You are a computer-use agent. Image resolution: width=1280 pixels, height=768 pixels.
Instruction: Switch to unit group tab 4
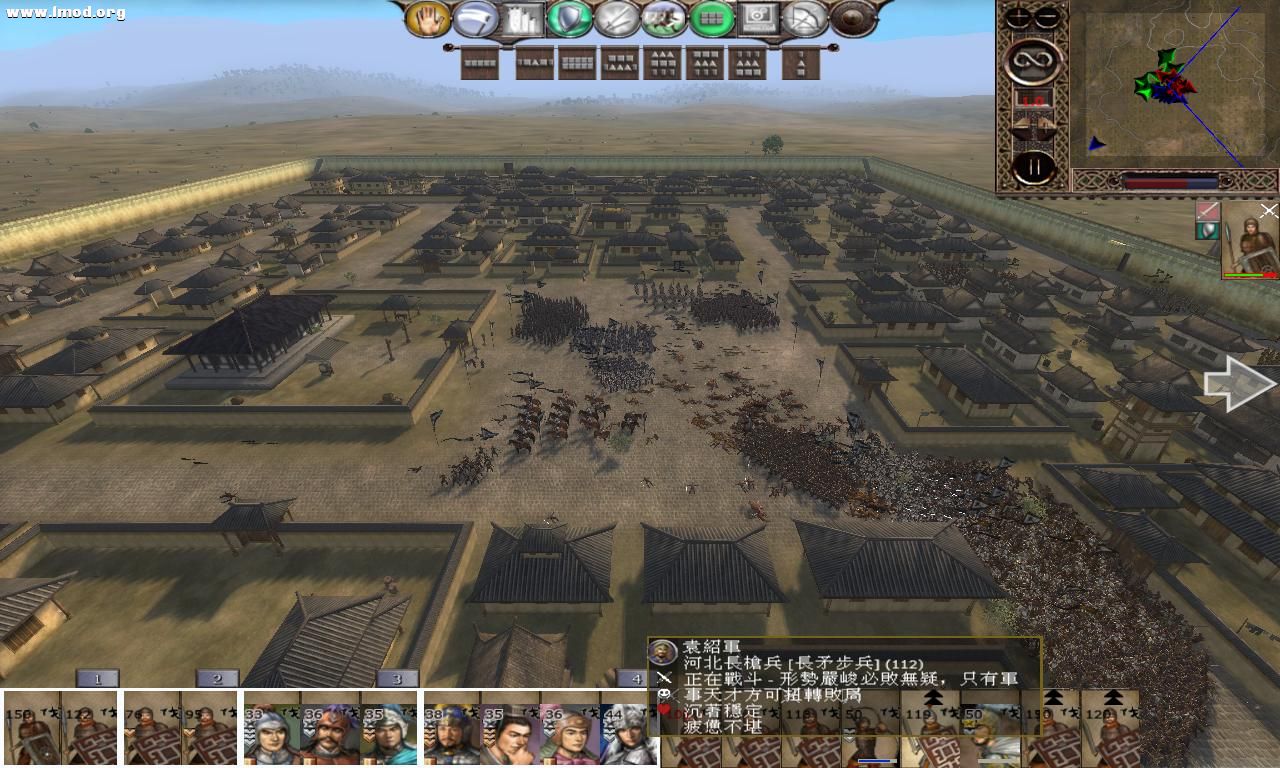click(x=636, y=678)
